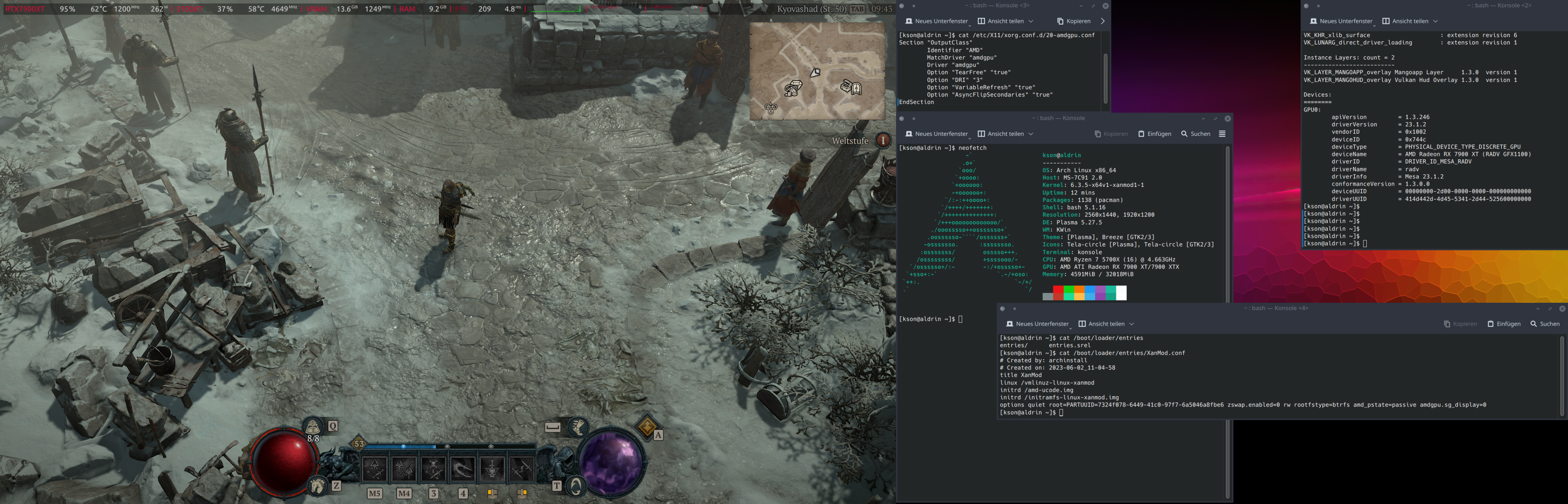The image size is (1568, 504).
Task: Open the emote wheel icon next to T
Action: point(577,488)
